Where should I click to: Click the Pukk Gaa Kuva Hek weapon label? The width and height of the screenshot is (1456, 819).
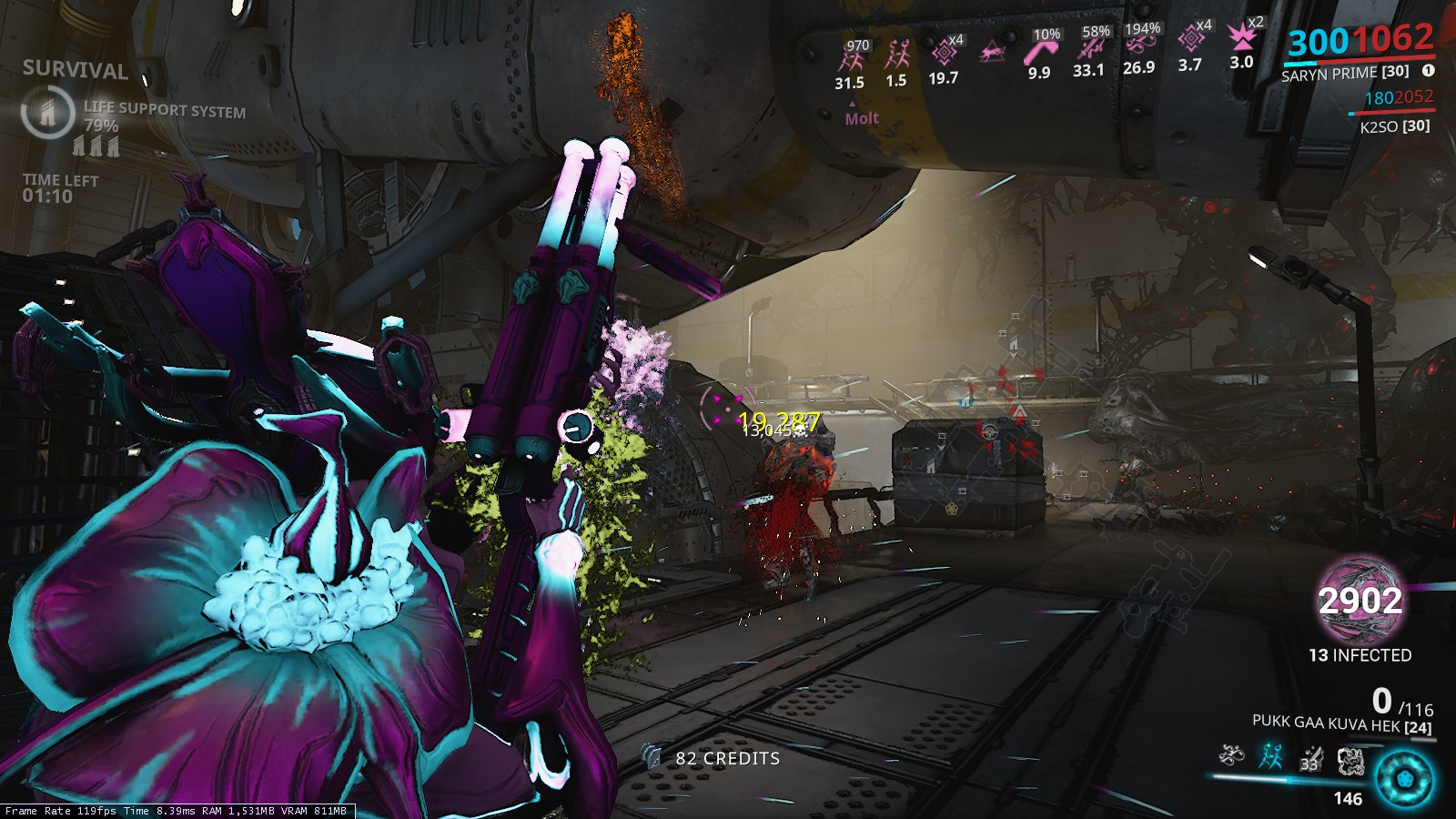pyautogui.click(x=1341, y=724)
